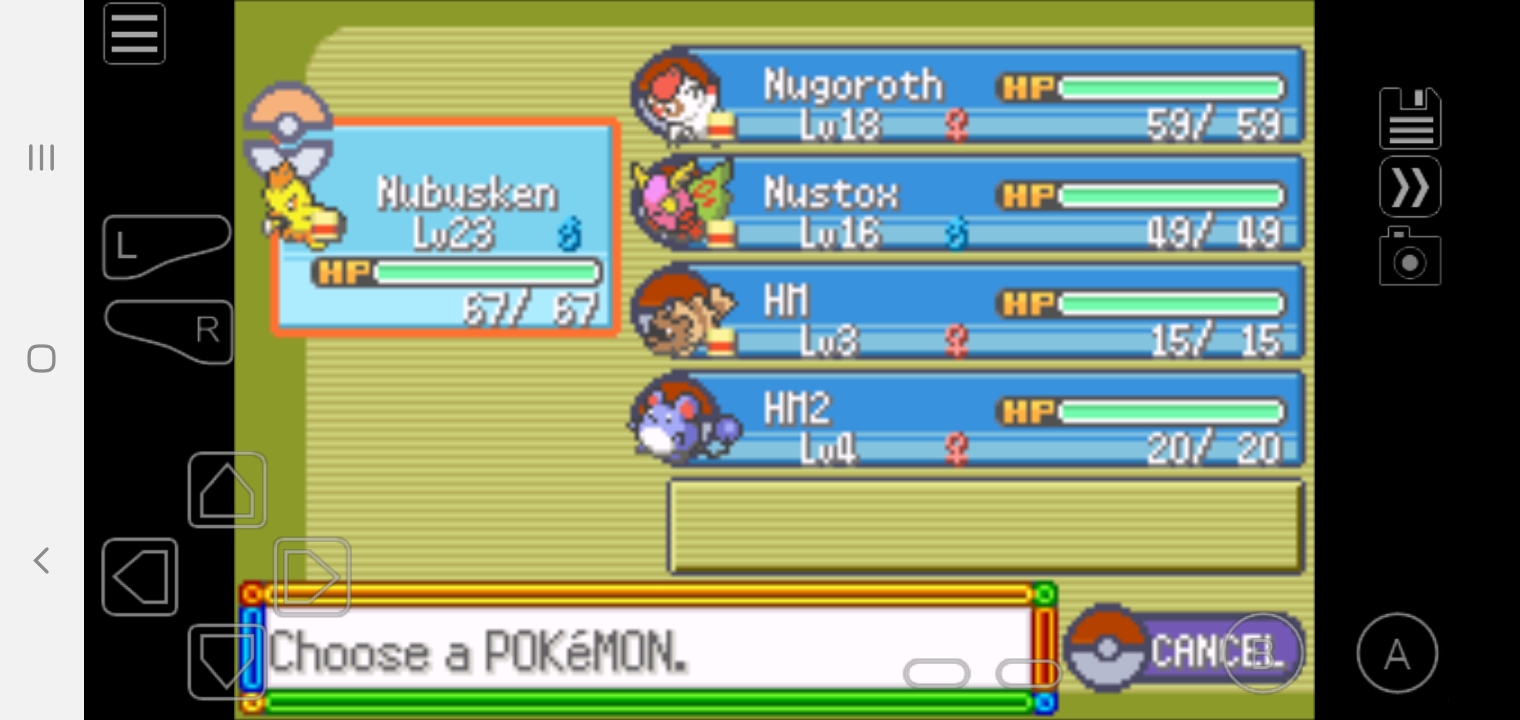Select Nubusken in the party list
This screenshot has height=720, width=1520.
445,228
